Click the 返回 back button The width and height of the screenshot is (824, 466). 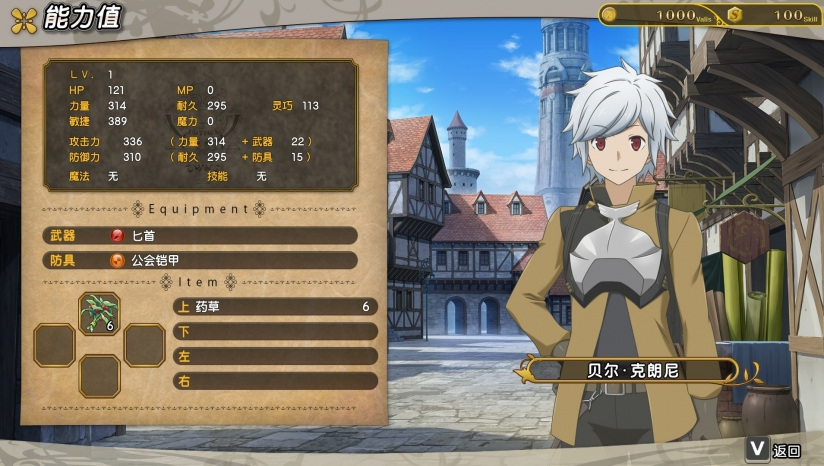pyautogui.click(x=775, y=451)
